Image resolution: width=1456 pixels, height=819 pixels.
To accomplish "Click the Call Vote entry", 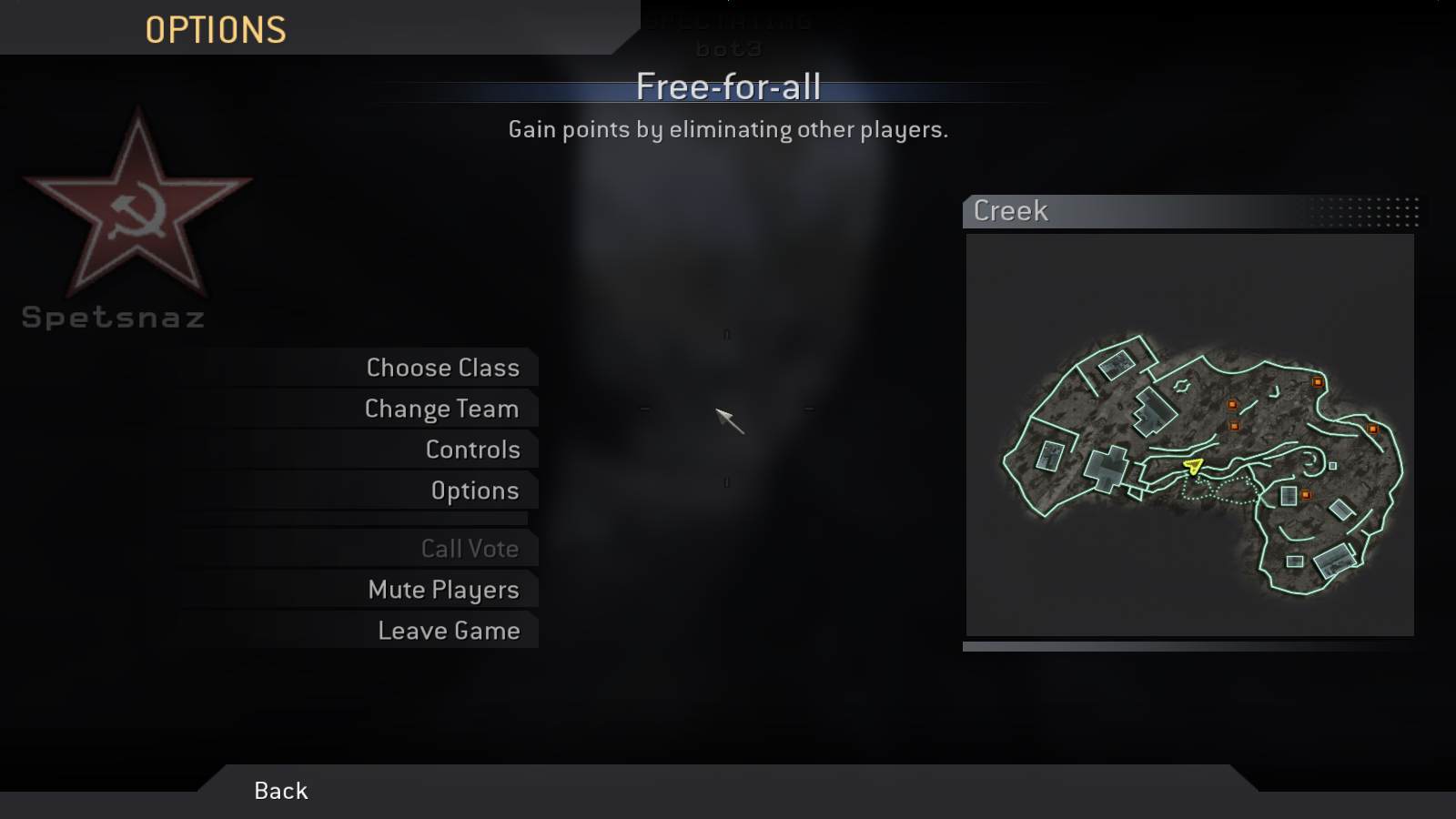I will pos(470,549).
